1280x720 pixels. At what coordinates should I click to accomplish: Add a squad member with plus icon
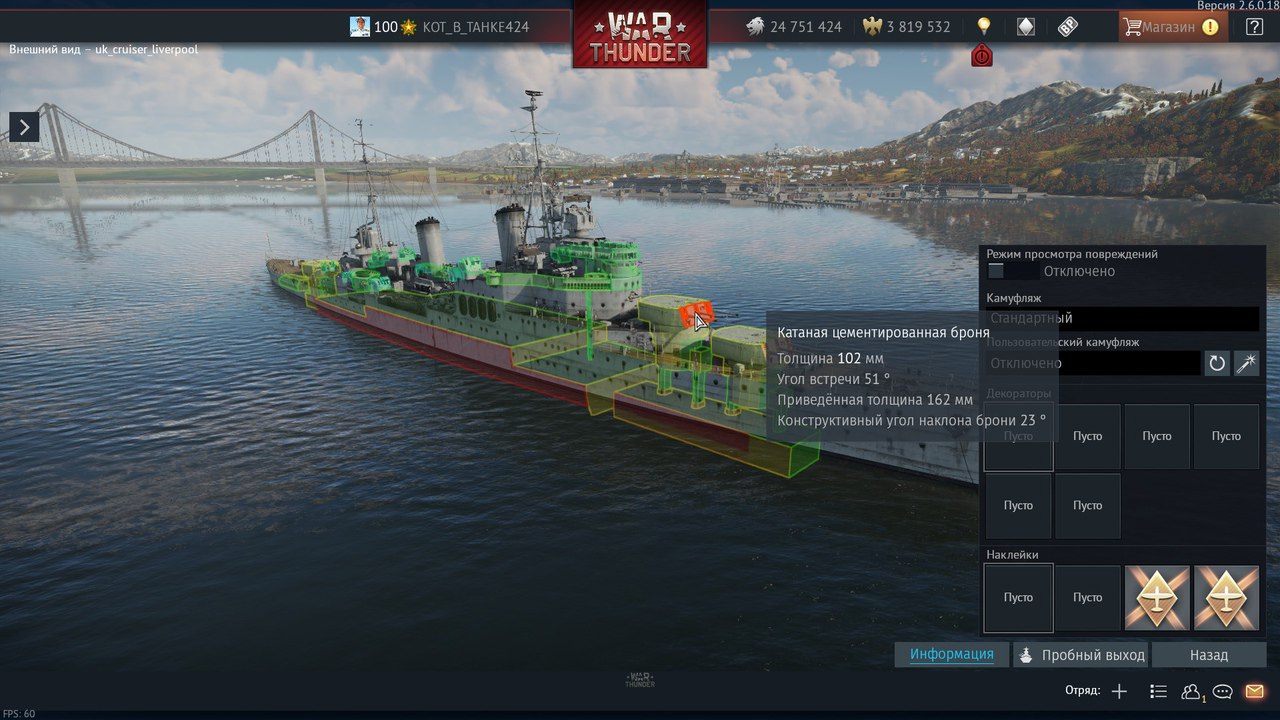point(1119,691)
